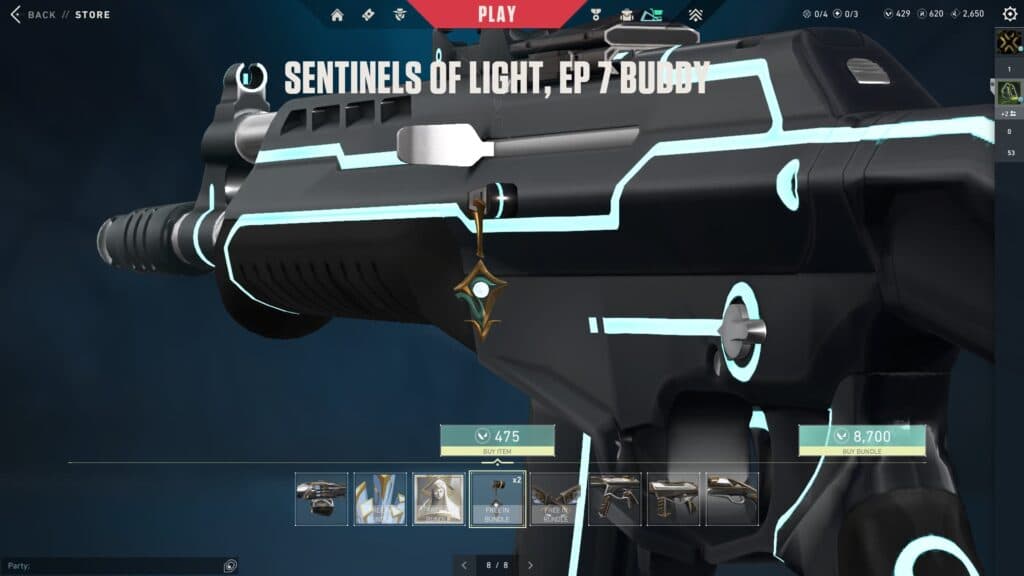Select the gun buddy x2 thumbnail

pos(497,498)
